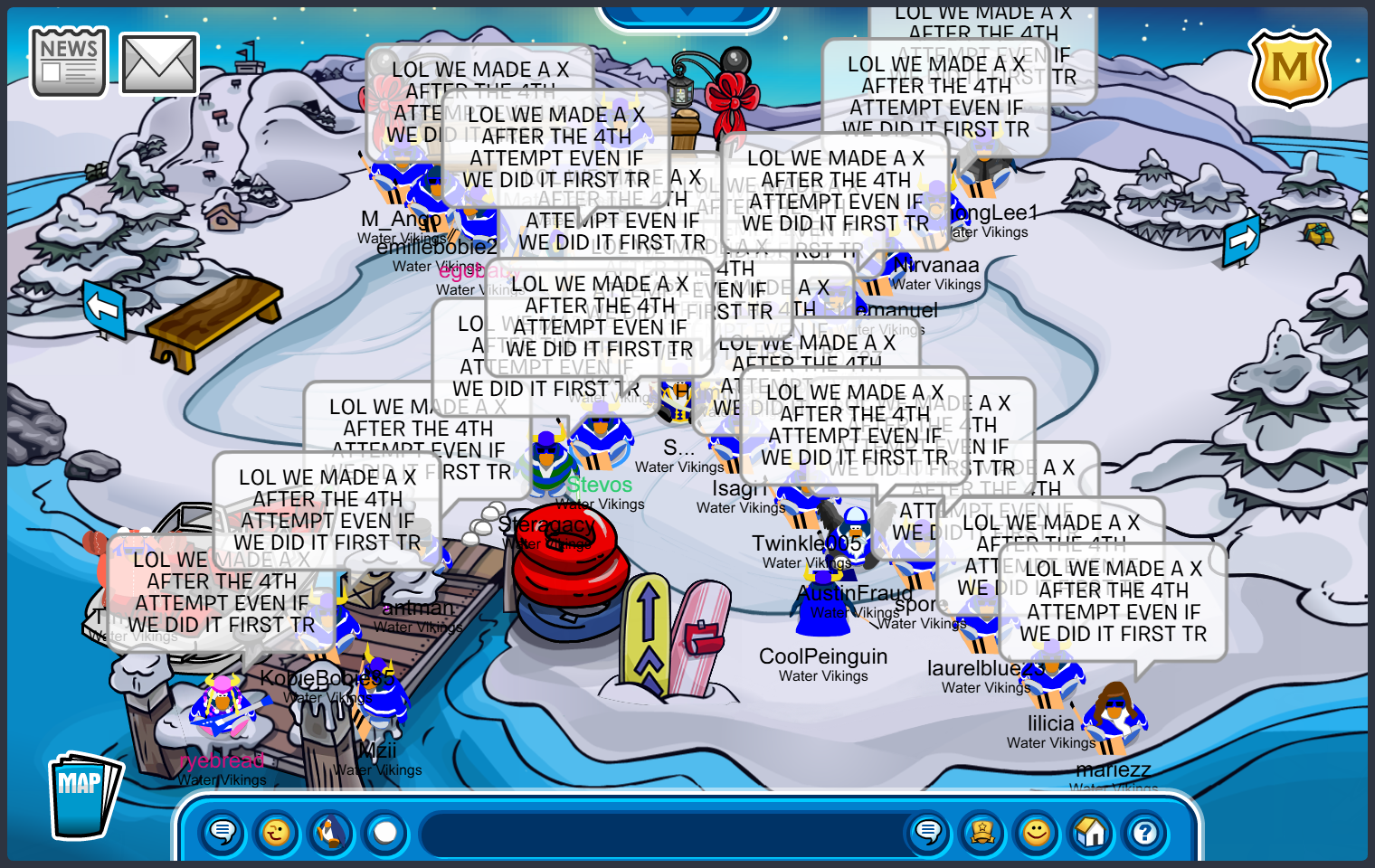Open the star badge player card
Image resolution: width=1375 pixels, height=868 pixels.
coord(982,832)
